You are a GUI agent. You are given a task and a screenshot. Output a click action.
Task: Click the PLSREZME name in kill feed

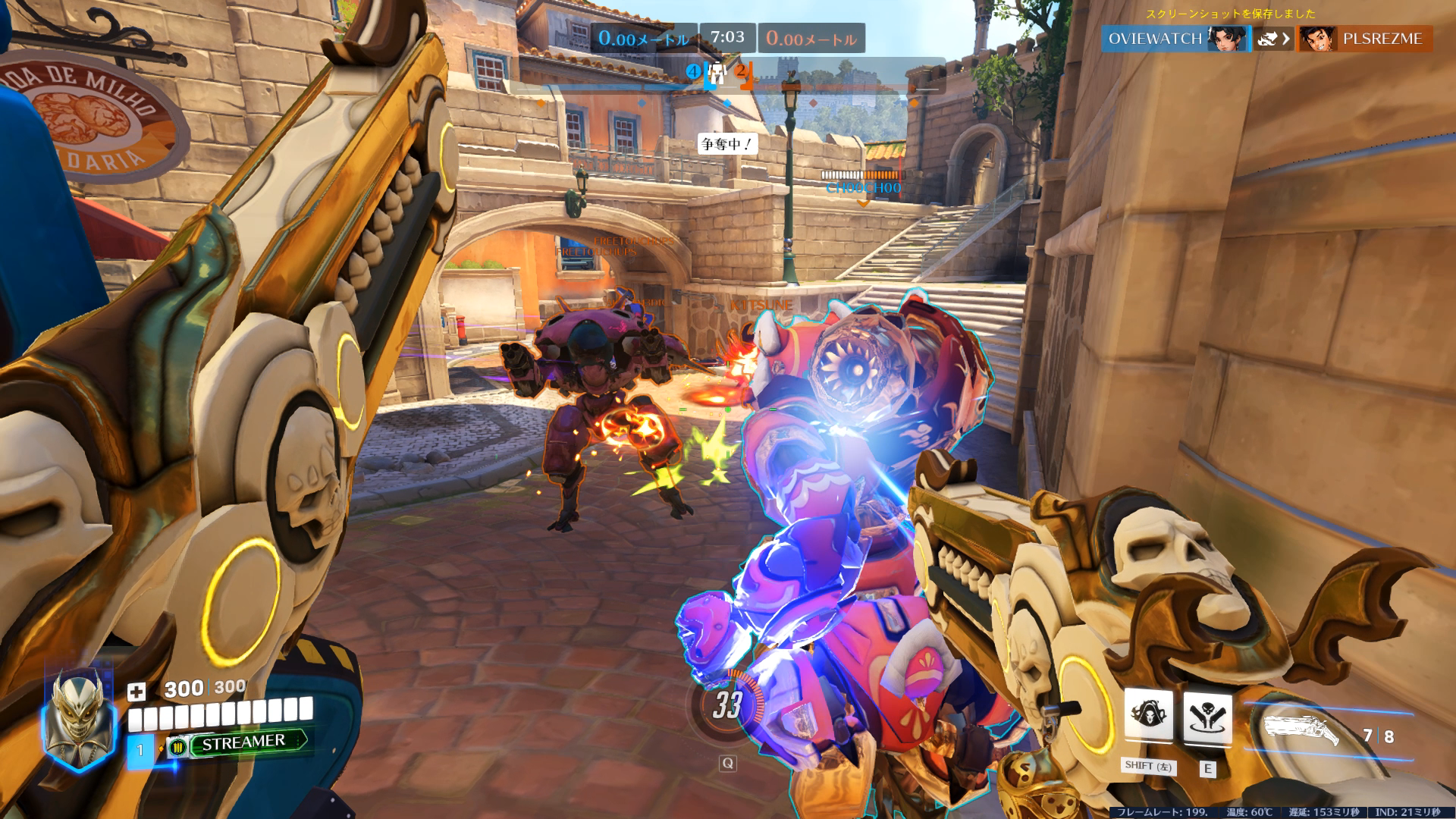(1382, 39)
